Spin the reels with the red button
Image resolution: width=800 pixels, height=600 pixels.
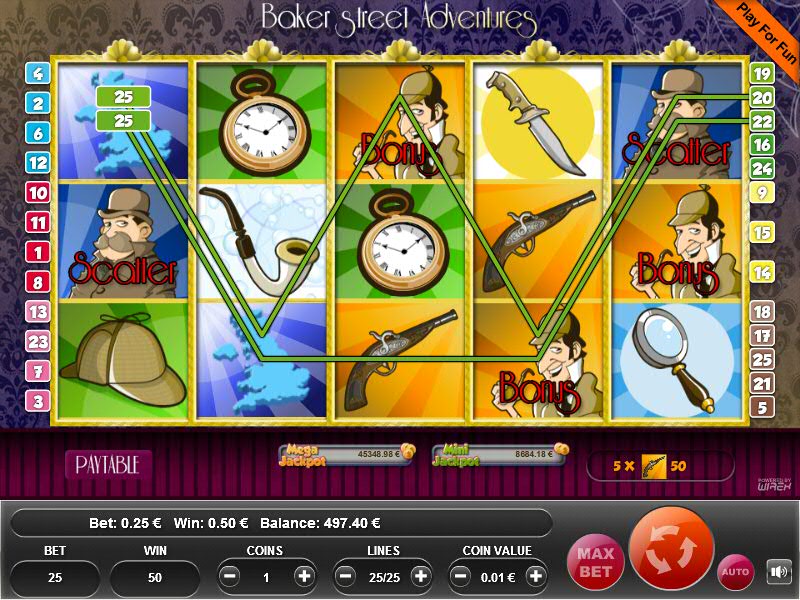[x=672, y=549]
